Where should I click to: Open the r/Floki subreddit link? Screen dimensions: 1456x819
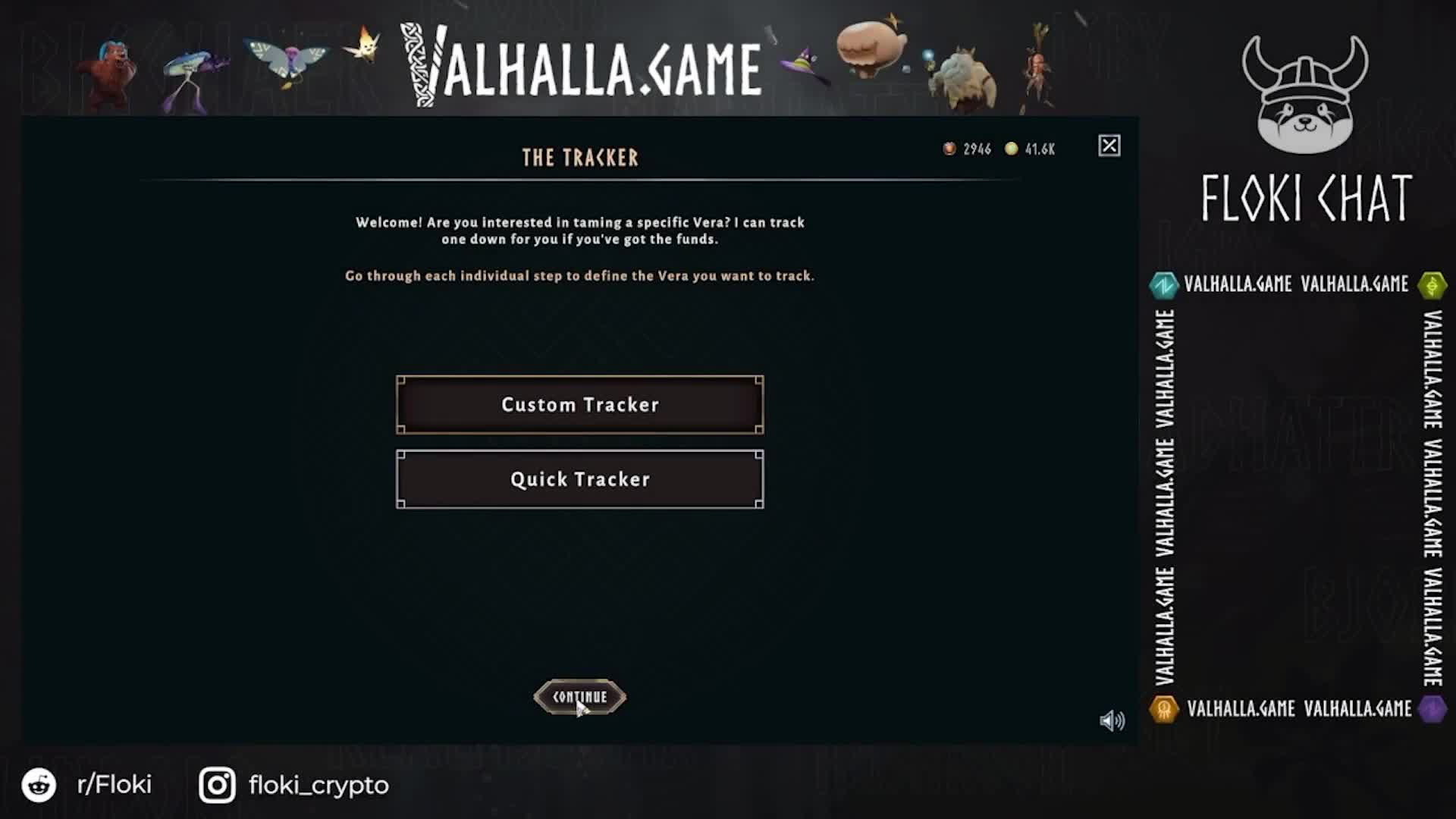coord(114,786)
